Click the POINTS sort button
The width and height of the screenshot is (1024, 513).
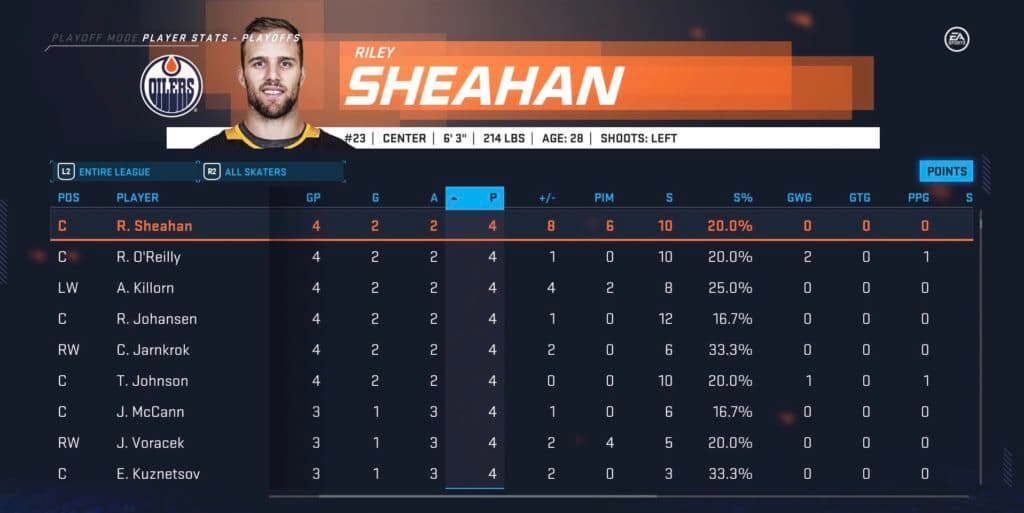tap(946, 171)
